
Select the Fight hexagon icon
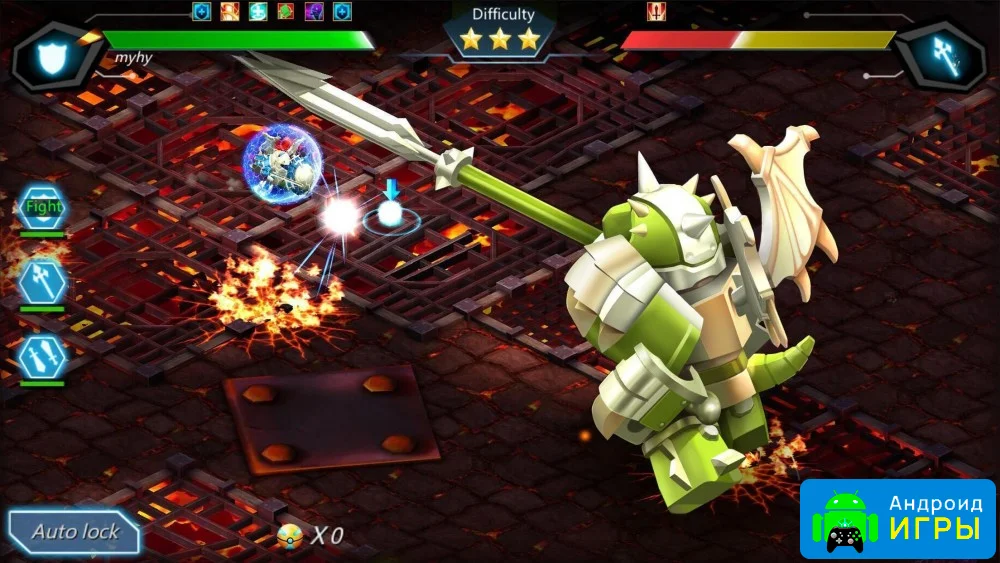(x=43, y=208)
